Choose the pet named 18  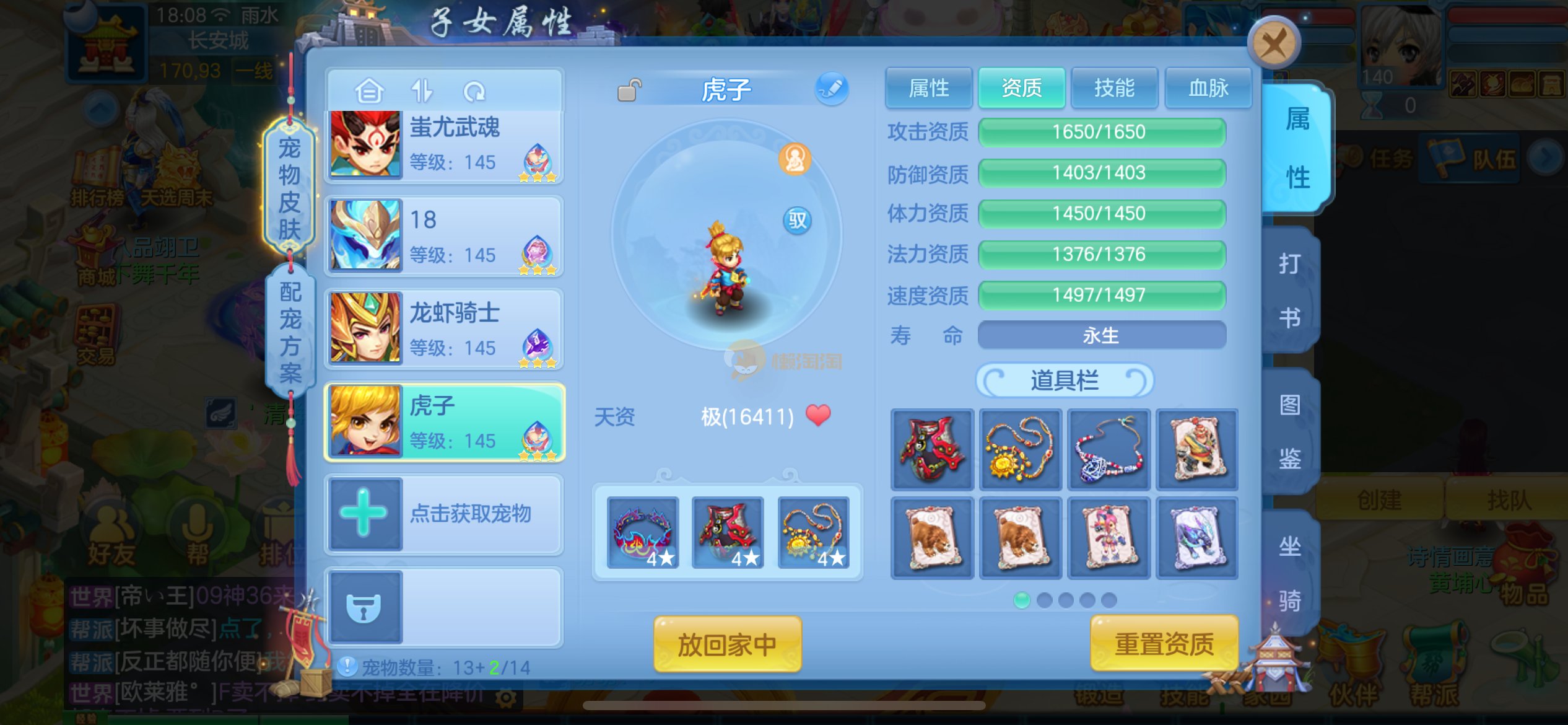pyautogui.click(x=444, y=237)
